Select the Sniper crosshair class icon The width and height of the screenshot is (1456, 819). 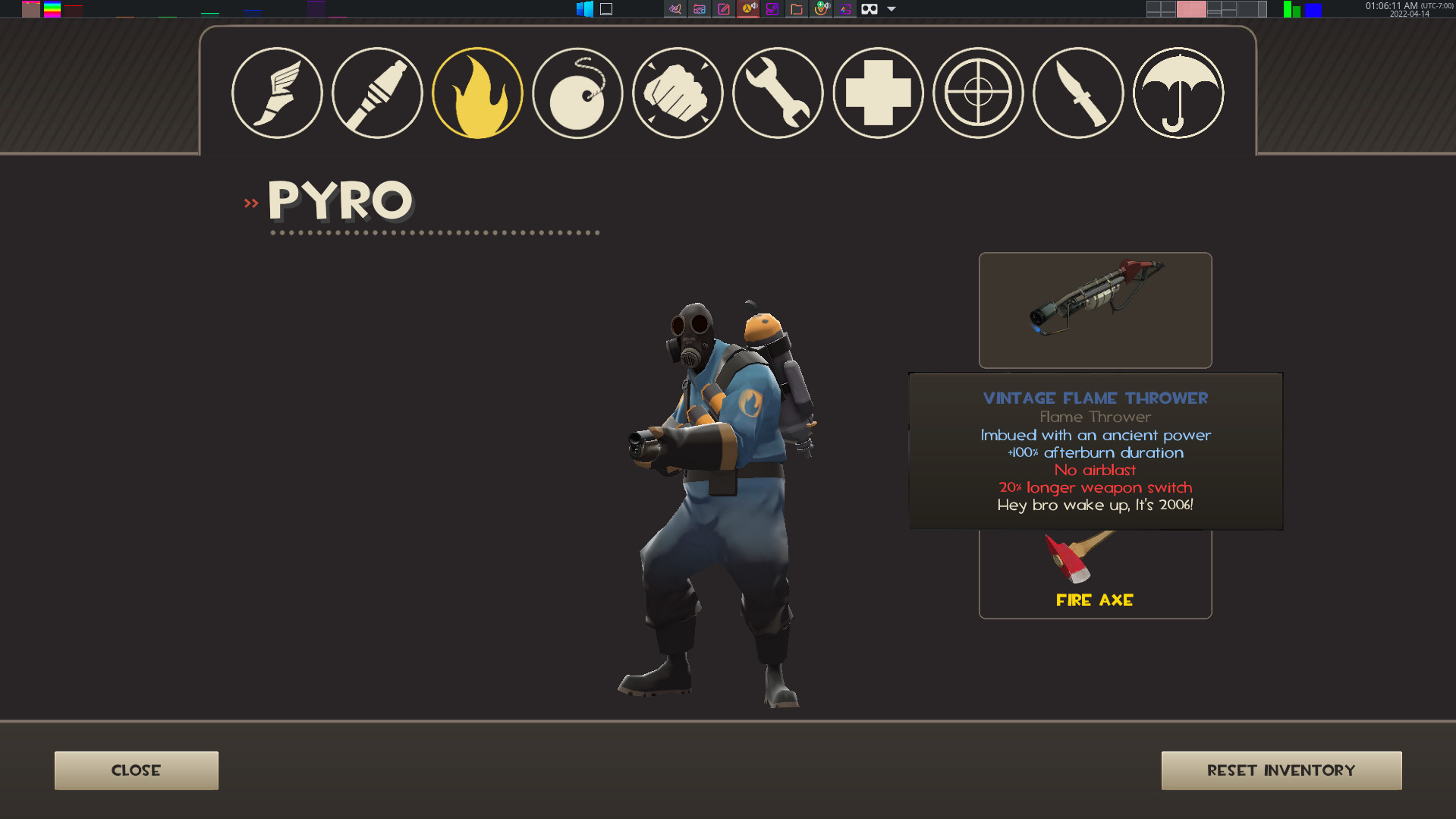(977, 92)
